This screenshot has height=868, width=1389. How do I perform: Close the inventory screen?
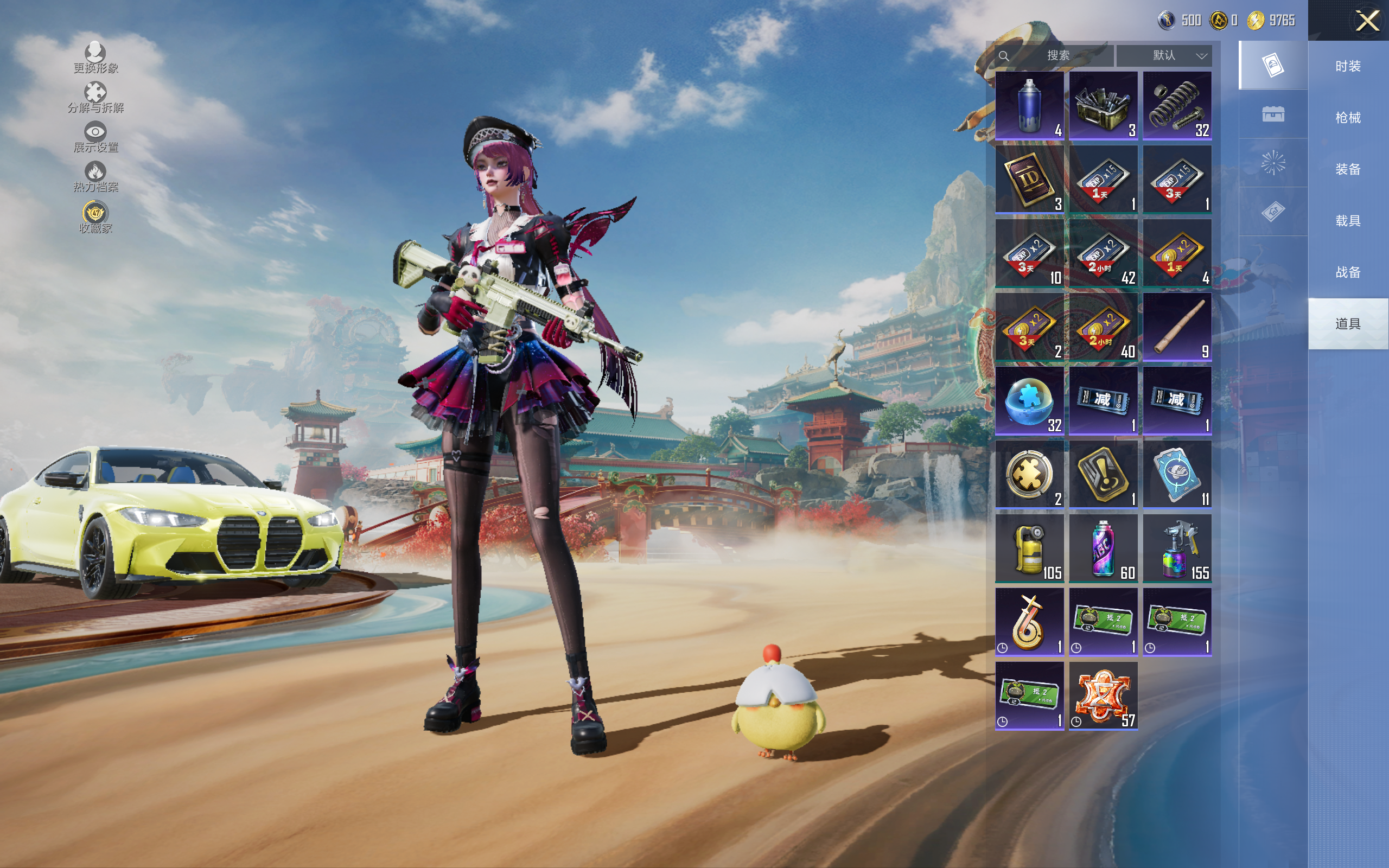tap(1367, 21)
